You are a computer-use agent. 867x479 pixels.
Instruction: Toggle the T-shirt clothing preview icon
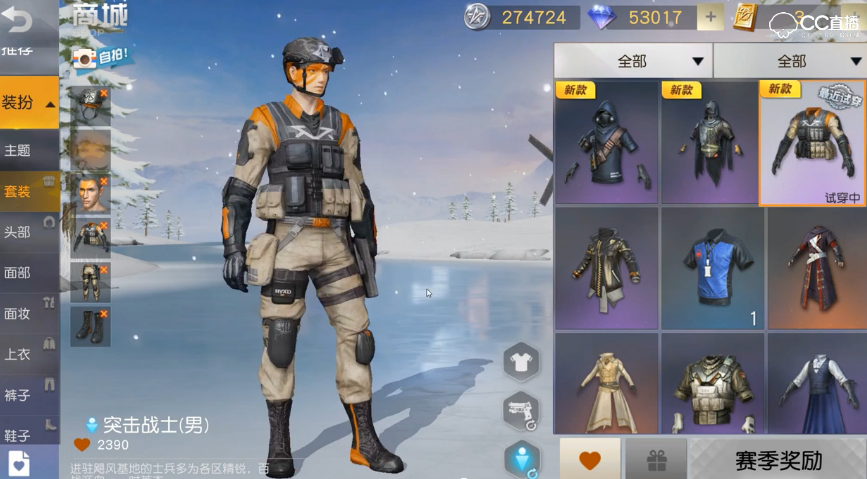point(521,361)
